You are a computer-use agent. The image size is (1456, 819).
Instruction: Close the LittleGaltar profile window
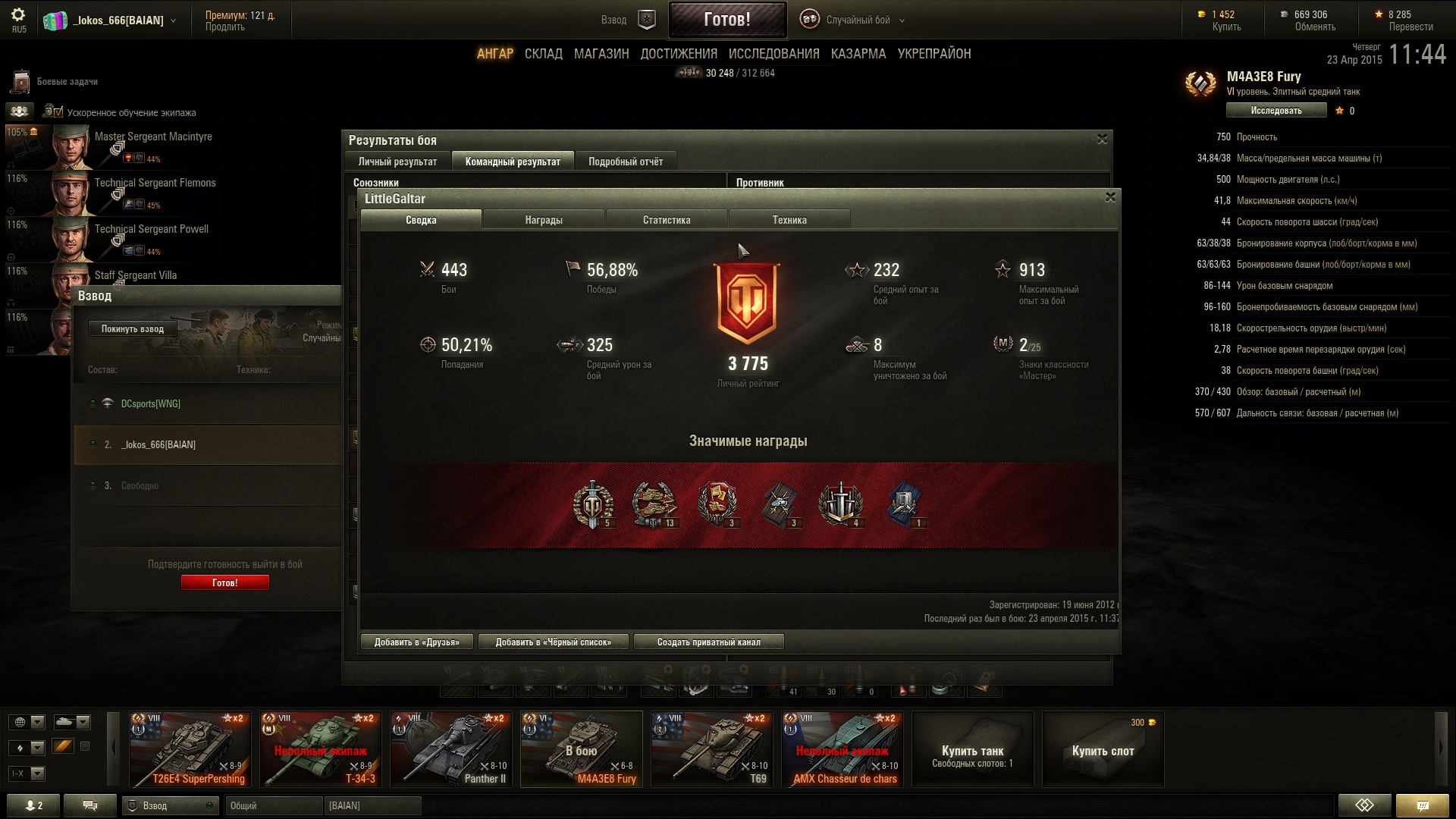1110,197
